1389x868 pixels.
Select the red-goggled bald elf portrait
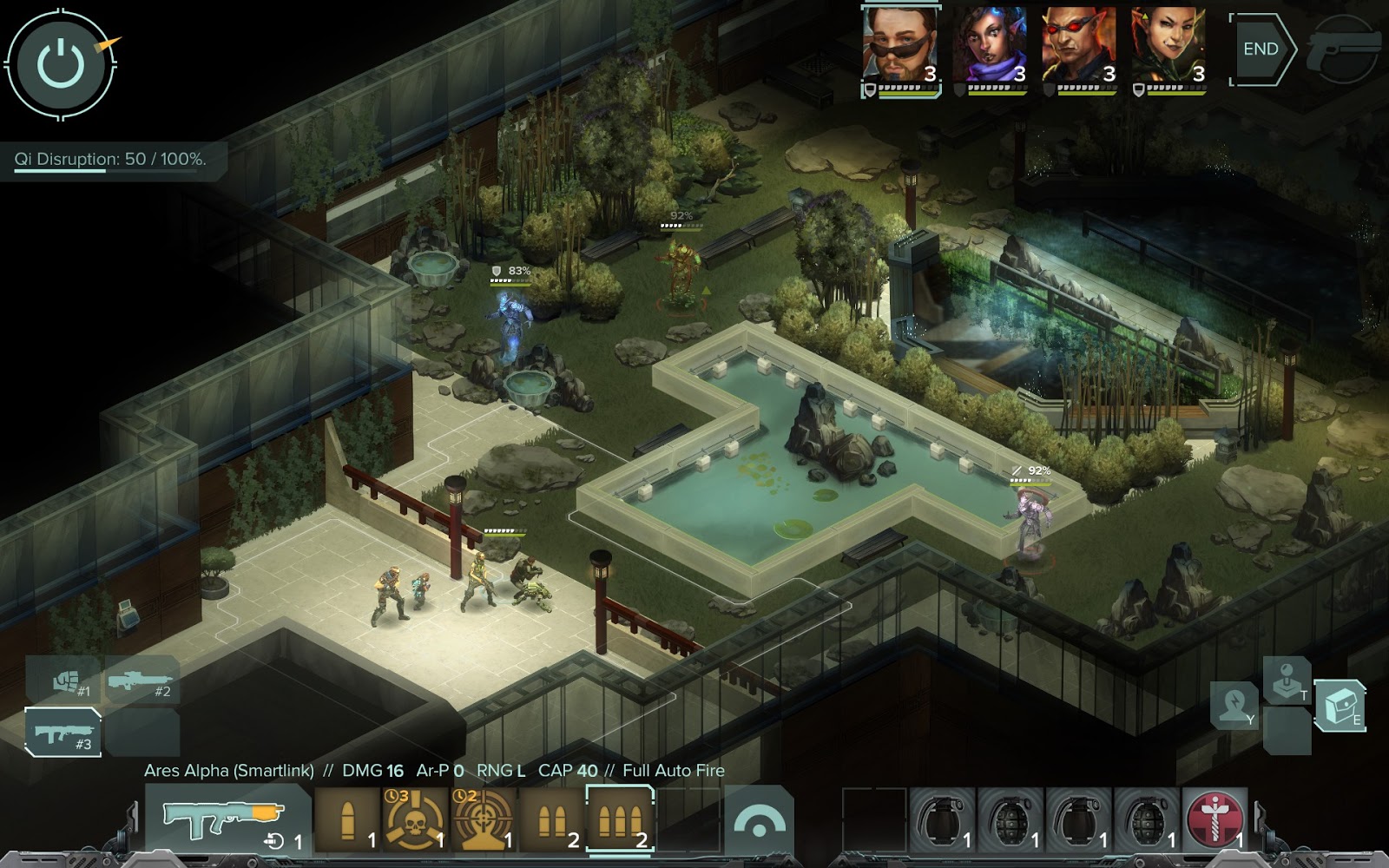point(1079,48)
